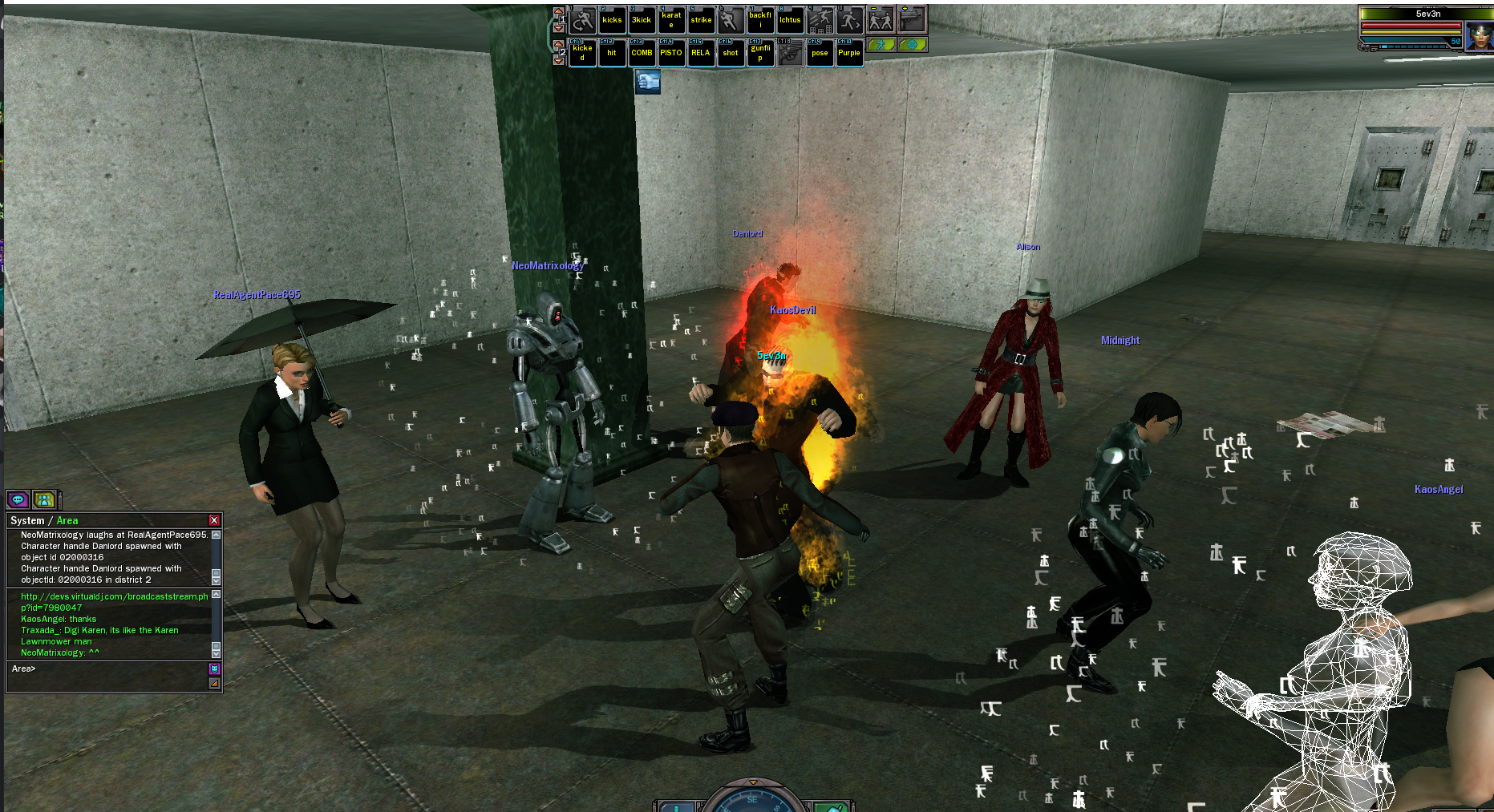
Task: Select the Ichtus hotbar slot
Action: pyautogui.click(x=790, y=20)
